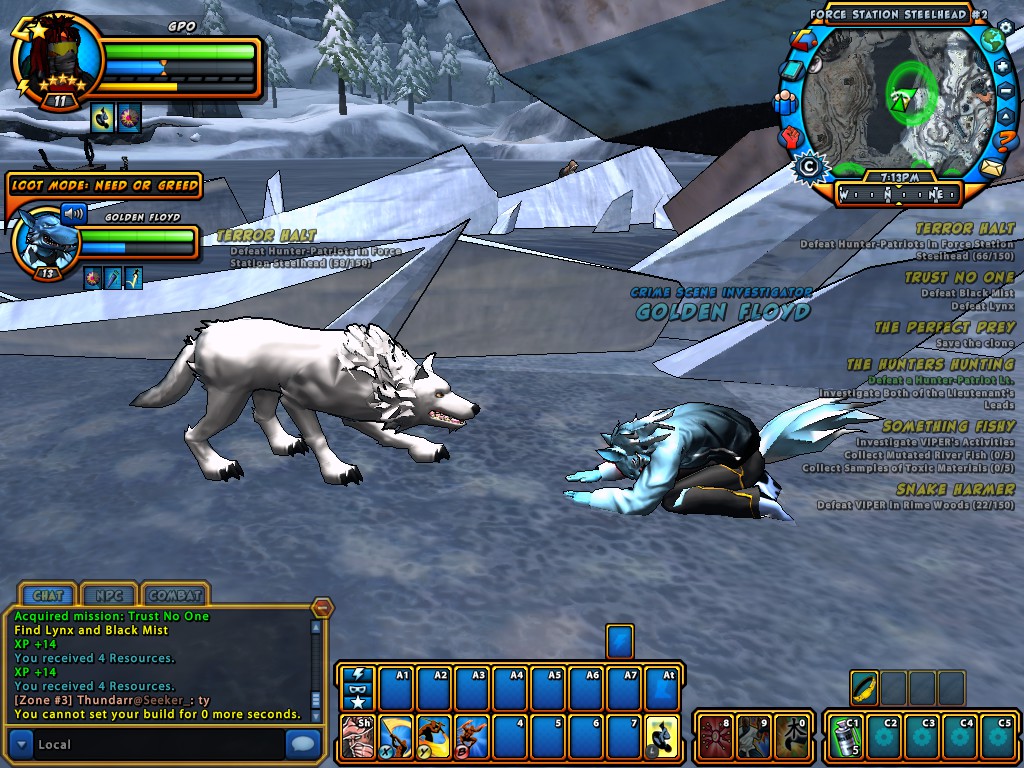Type in the Local chat input field
This screenshot has height=768, width=1024.
[x=160, y=744]
